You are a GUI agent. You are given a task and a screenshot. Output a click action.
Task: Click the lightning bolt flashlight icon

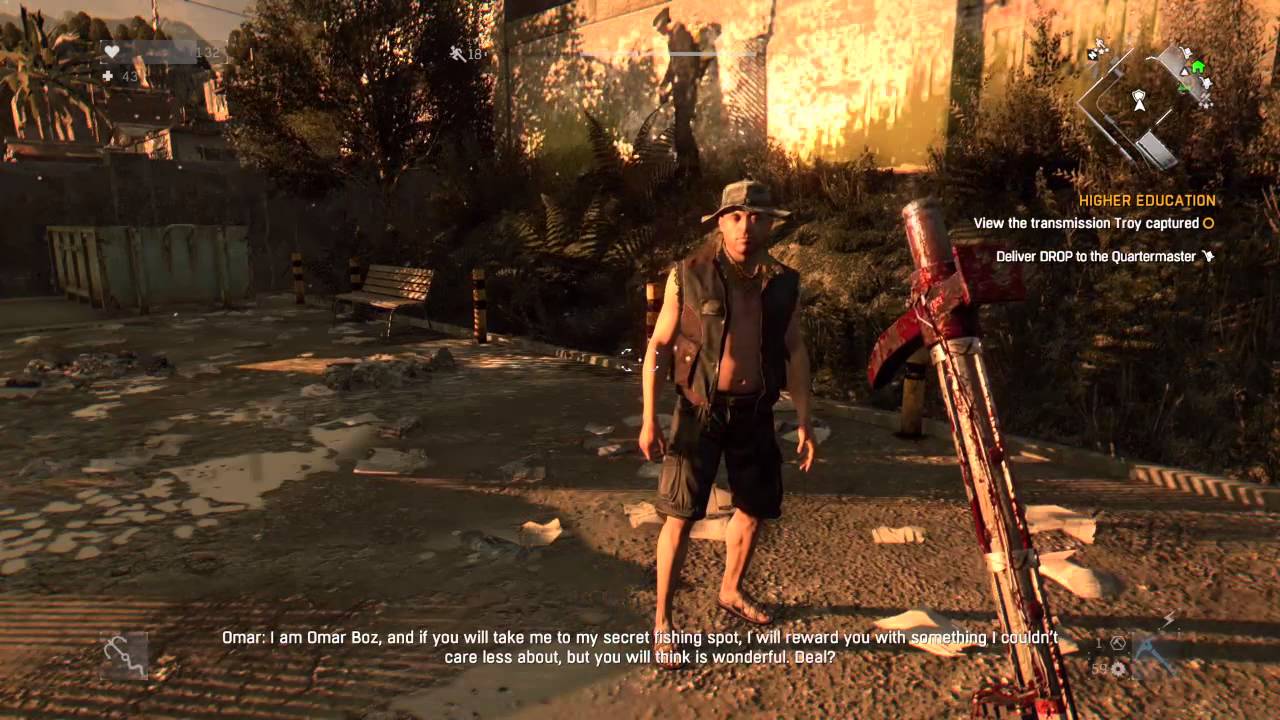pyautogui.click(x=1168, y=618)
